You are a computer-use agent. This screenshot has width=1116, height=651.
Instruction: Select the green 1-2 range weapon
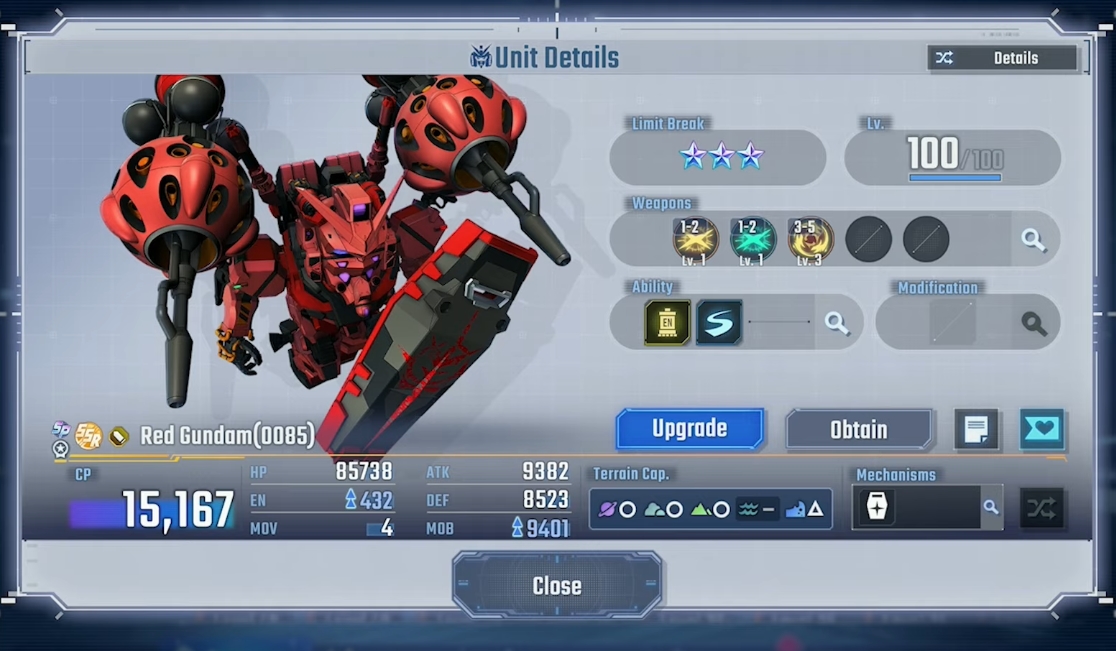(x=752, y=240)
